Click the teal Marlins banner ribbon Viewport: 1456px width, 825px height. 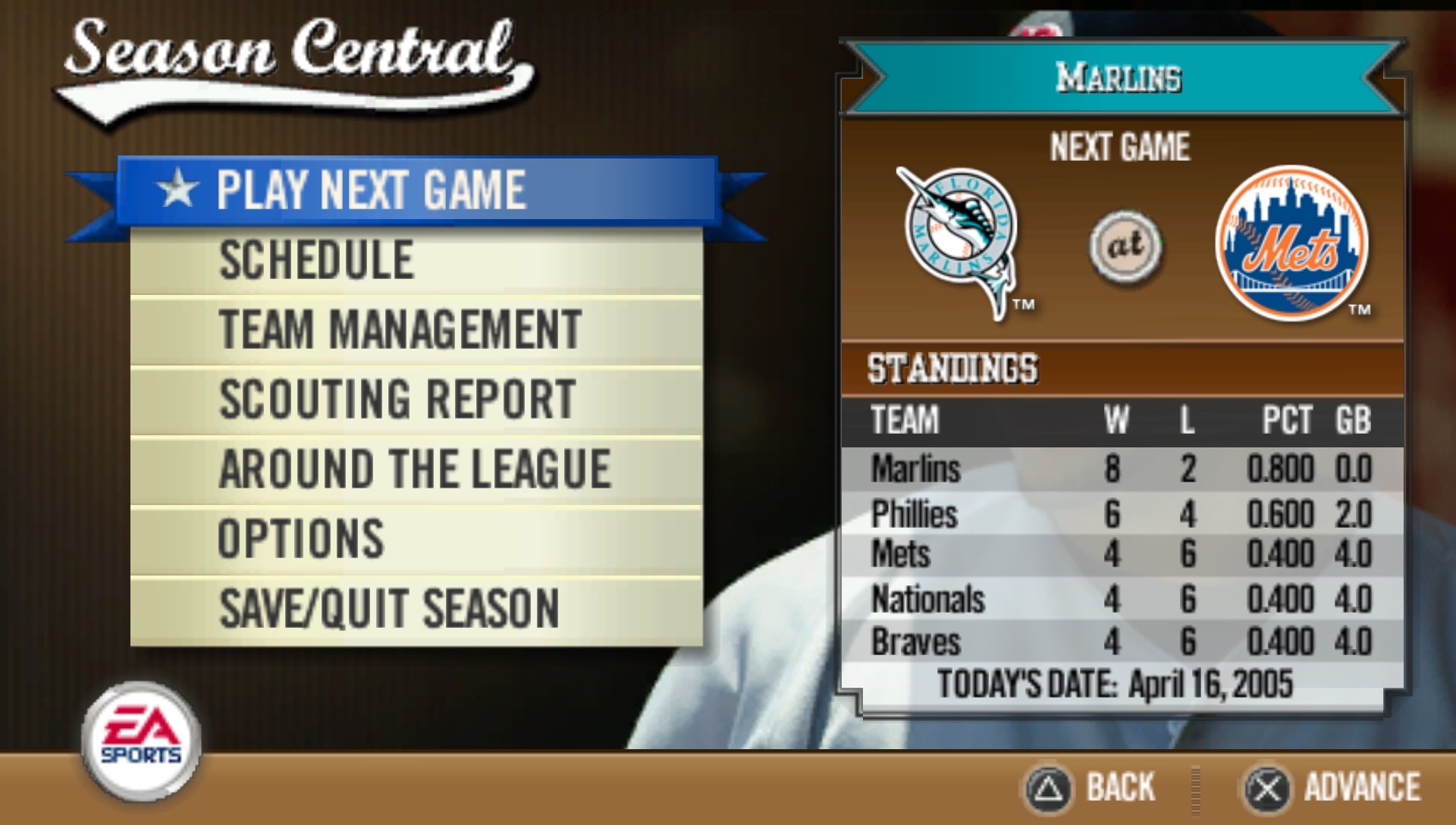1119,76
